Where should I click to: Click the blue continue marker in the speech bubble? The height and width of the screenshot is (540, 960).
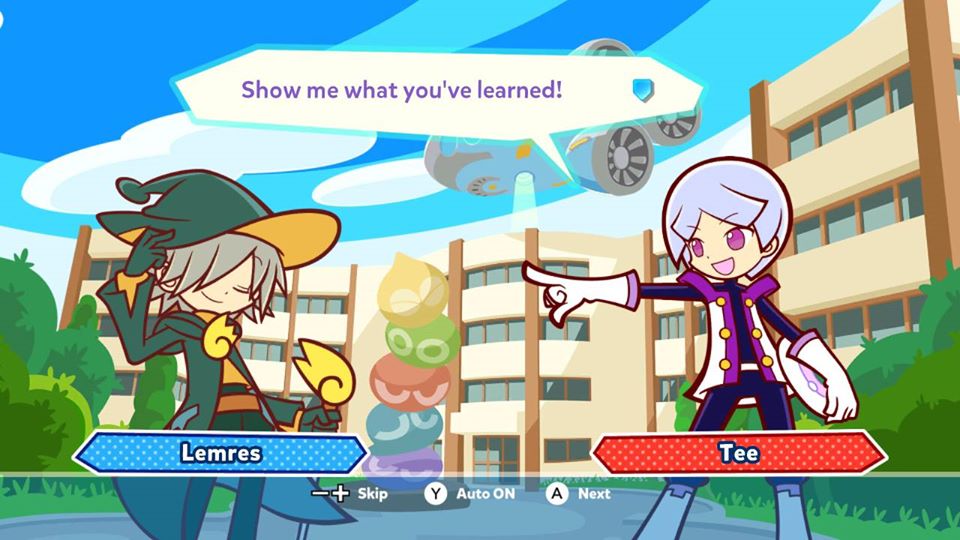click(x=642, y=90)
